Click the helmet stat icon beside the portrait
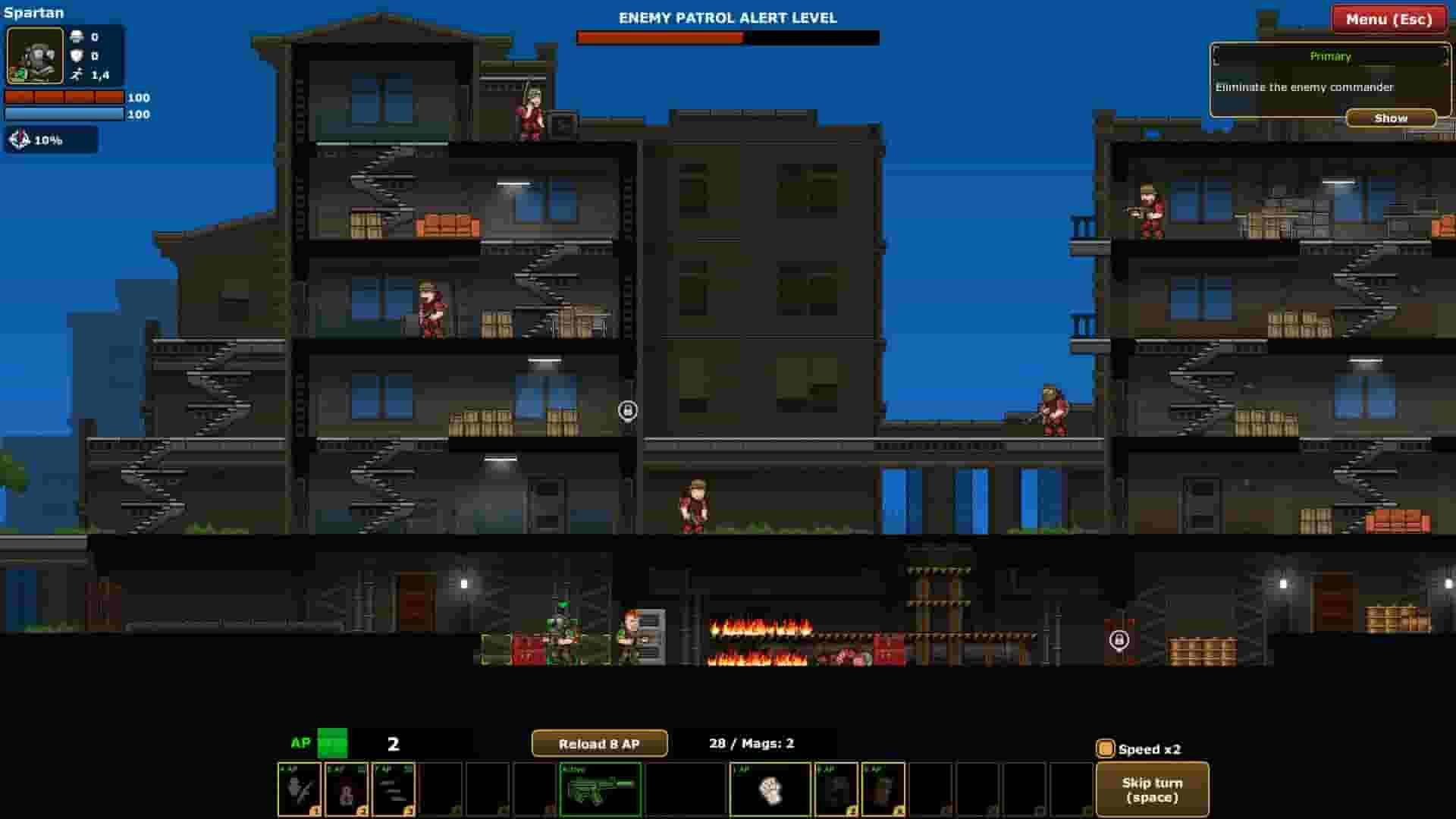This screenshot has height=819, width=1456. click(x=76, y=36)
